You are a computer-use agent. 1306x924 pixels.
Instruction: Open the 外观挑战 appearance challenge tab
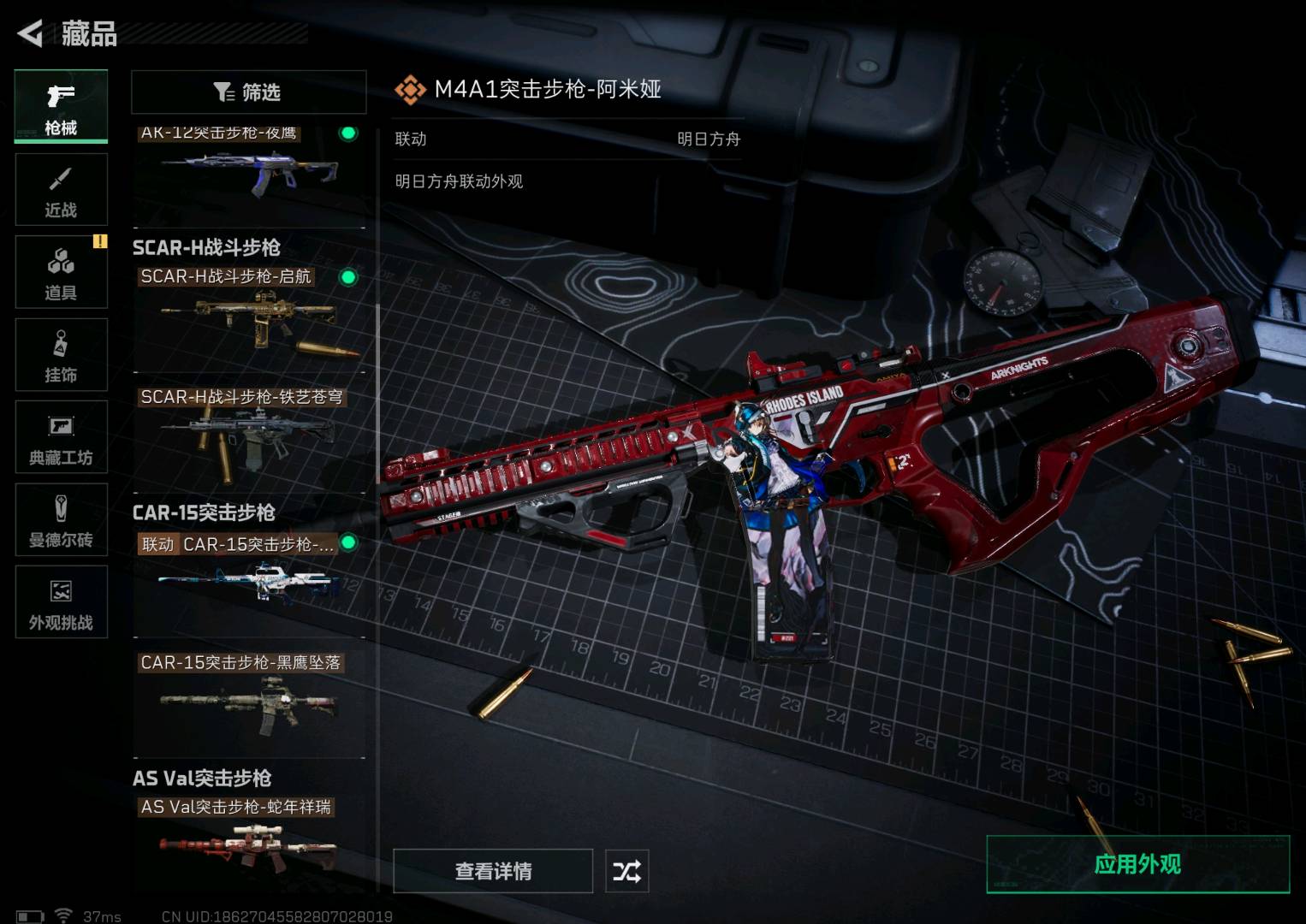click(61, 602)
